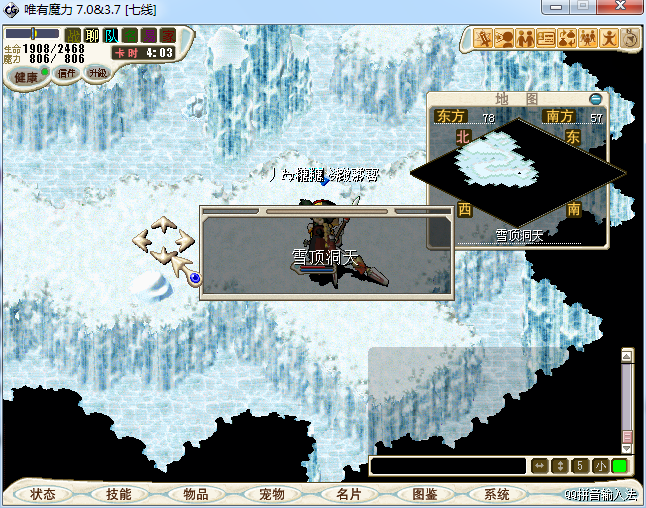The image size is (646, 508).
Task: Click the 升級 level-up button
Action: click(97, 73)
